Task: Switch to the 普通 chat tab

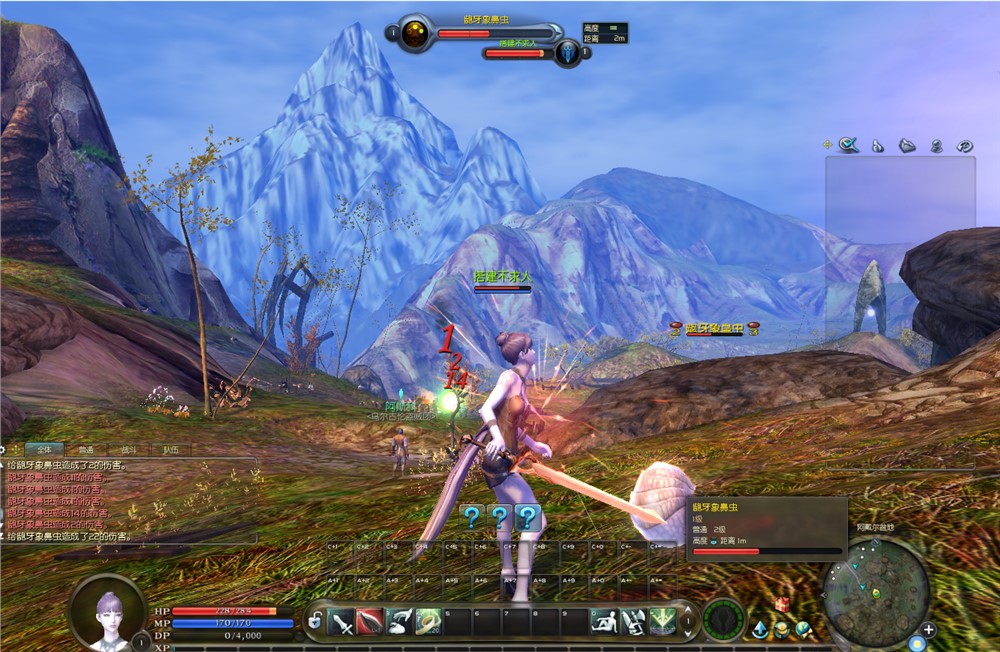Action: click(x=86, y=450)
